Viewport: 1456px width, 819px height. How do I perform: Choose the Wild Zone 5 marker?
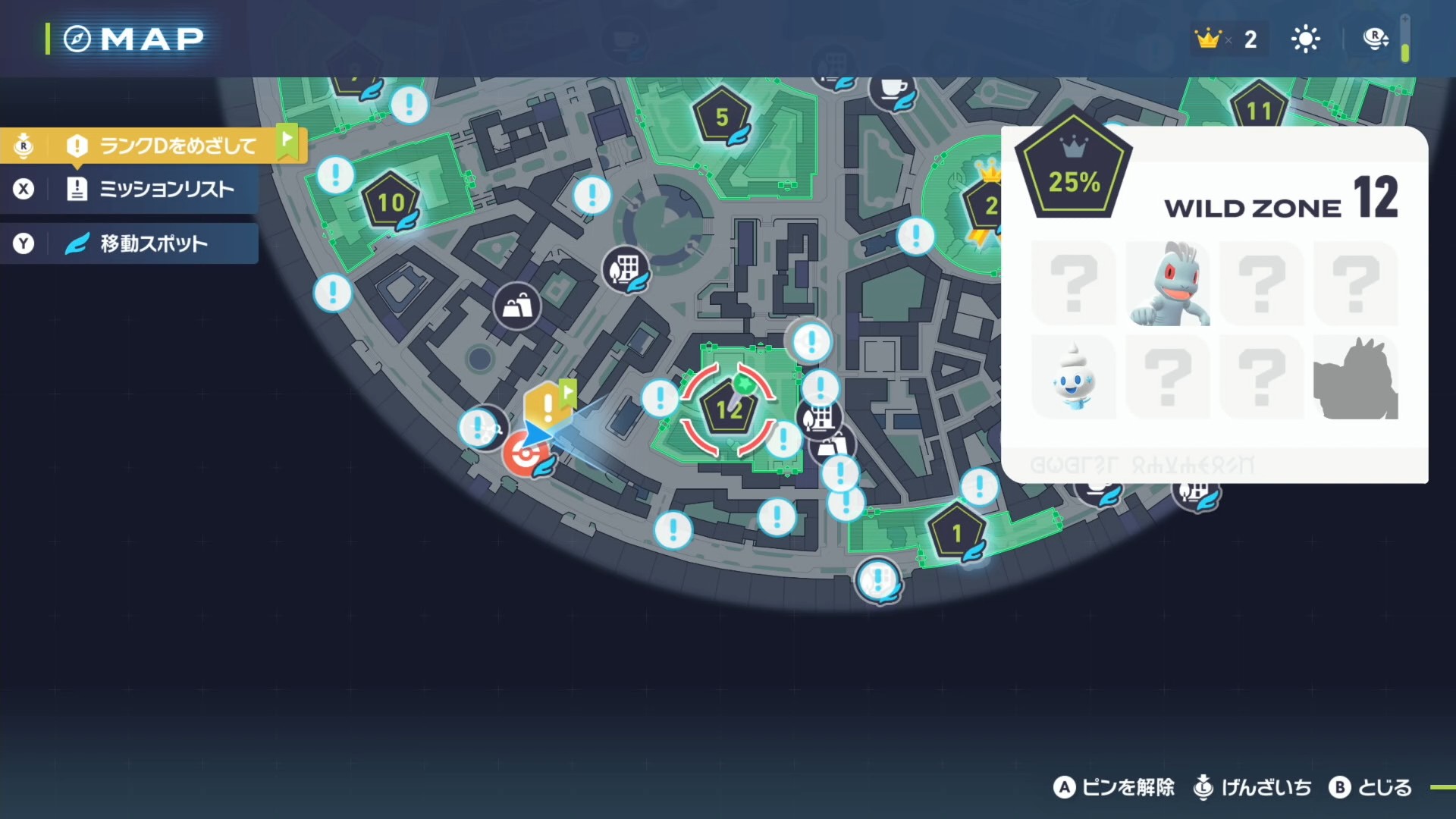click(x=721, y=118)
